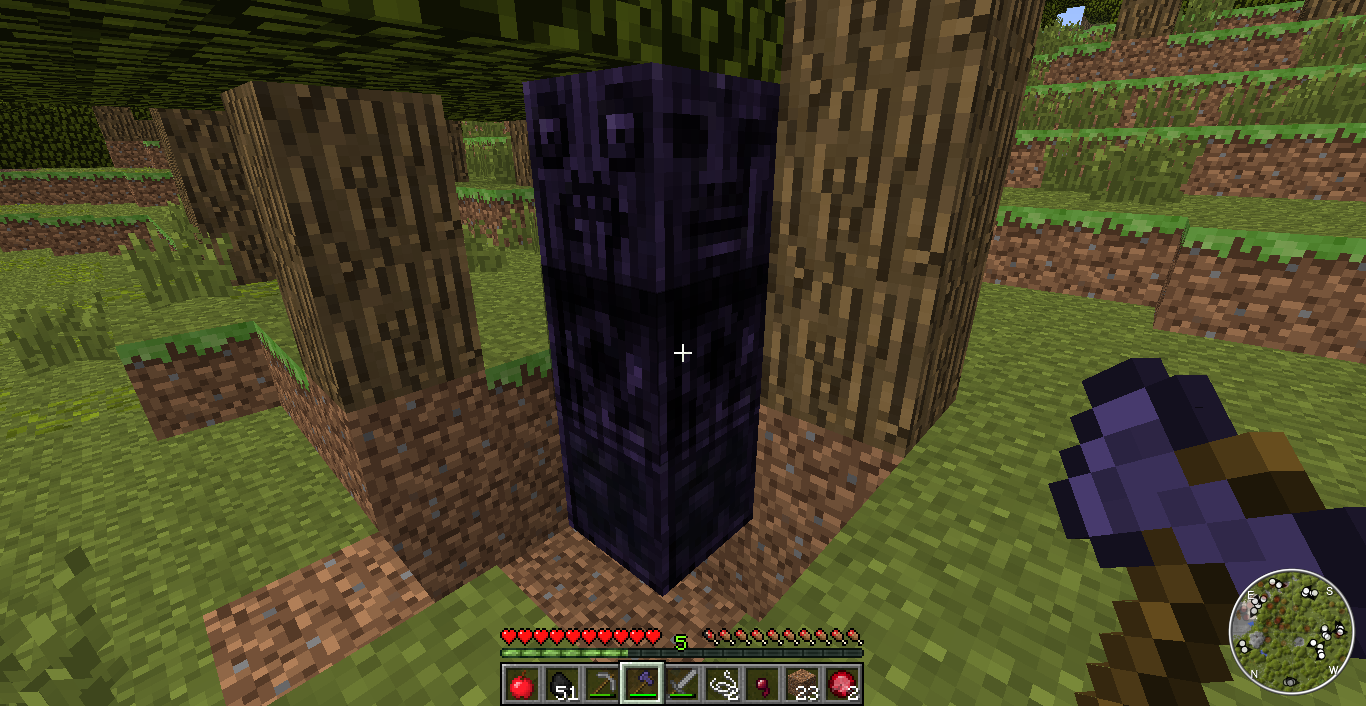Screen dimensions: 1366x706
Task: Click the circular minimap
Action: tap(1291, 631)
